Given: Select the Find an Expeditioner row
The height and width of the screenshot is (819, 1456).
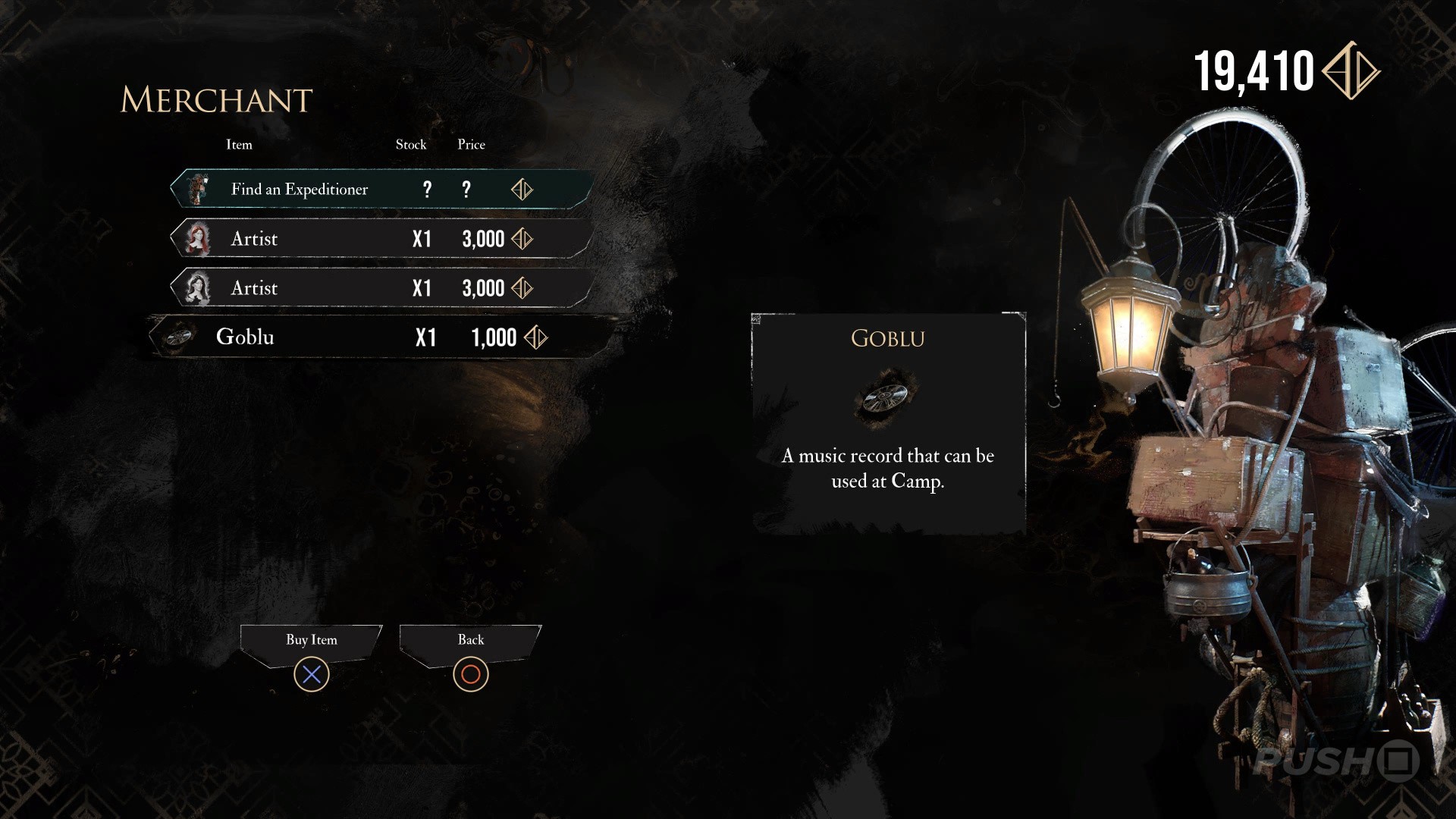Looking at the screenshot, I should [x=379, y=189].
